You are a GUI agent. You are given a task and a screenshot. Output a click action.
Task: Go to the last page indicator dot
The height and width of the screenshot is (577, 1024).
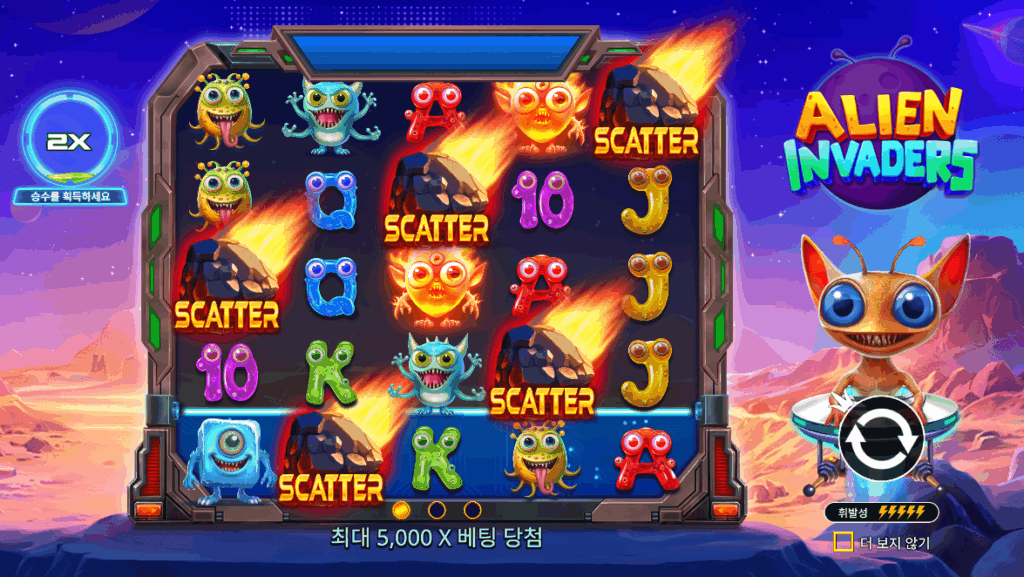click(x=472, y=510)
